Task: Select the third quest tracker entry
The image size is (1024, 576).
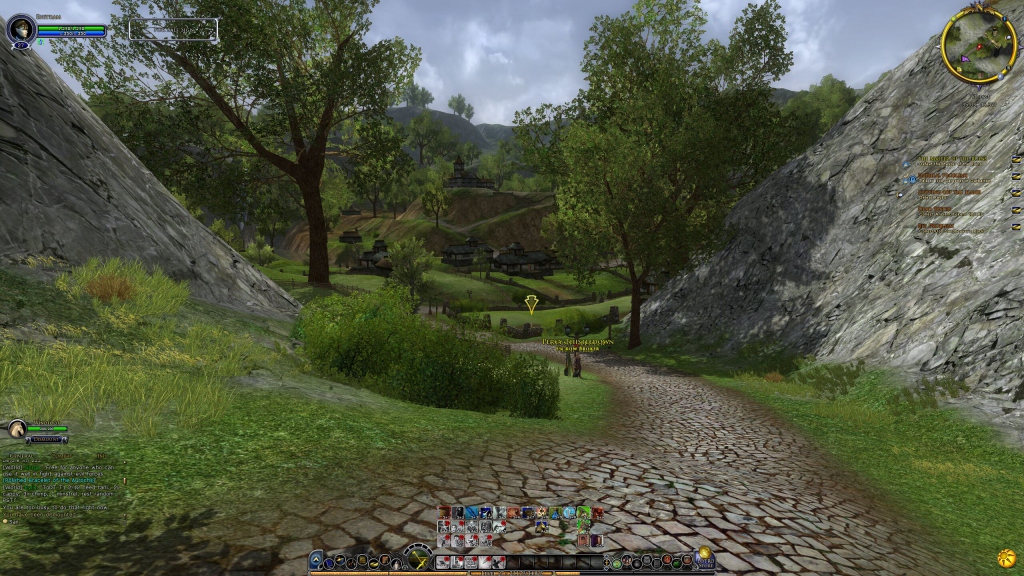Action: click(949, 192)
